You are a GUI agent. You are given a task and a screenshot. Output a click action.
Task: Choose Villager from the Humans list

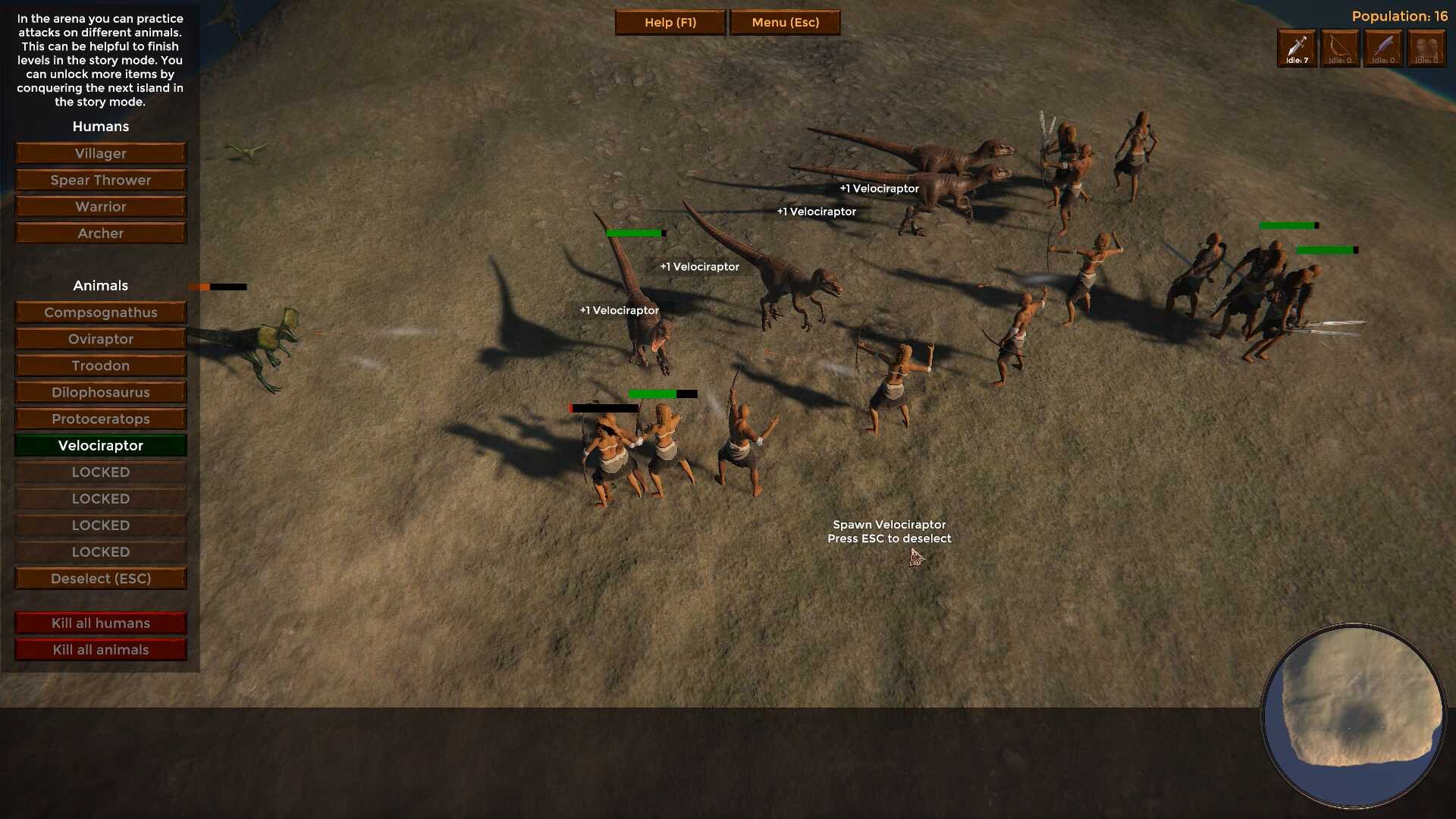coord(101,153)
